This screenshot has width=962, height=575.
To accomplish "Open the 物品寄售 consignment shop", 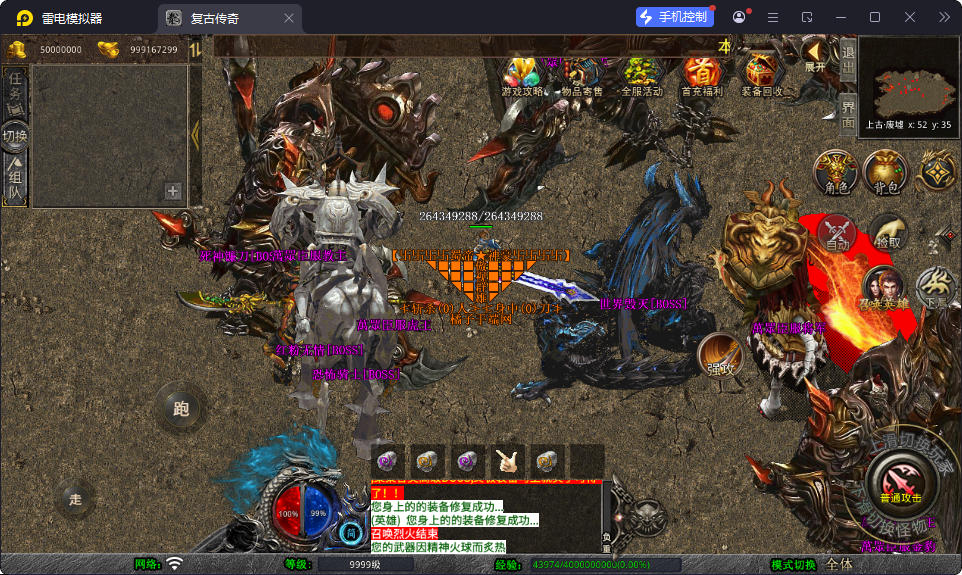I will (581, 75).
